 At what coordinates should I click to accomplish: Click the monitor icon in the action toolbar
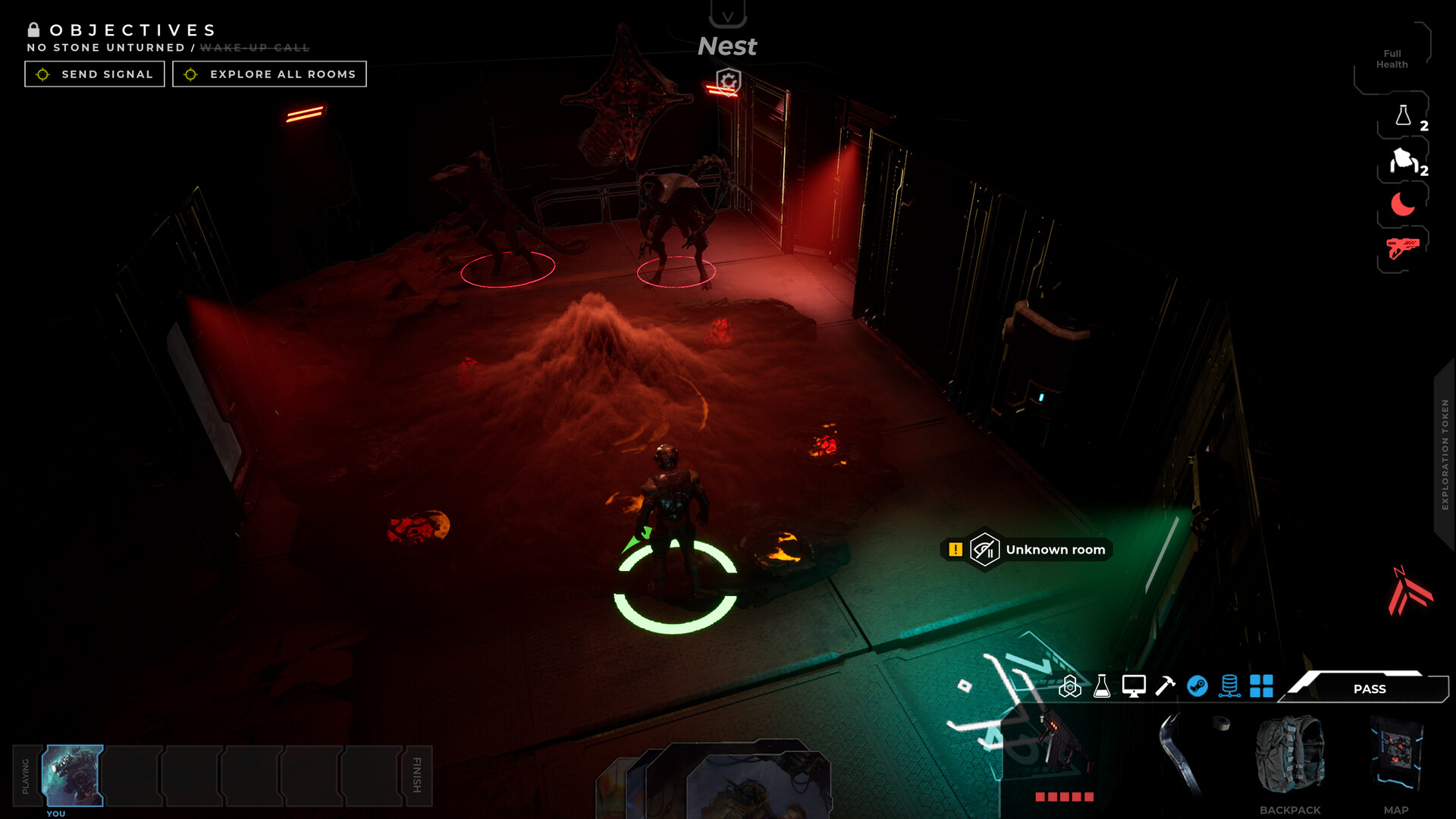[x=1133, y=688]
